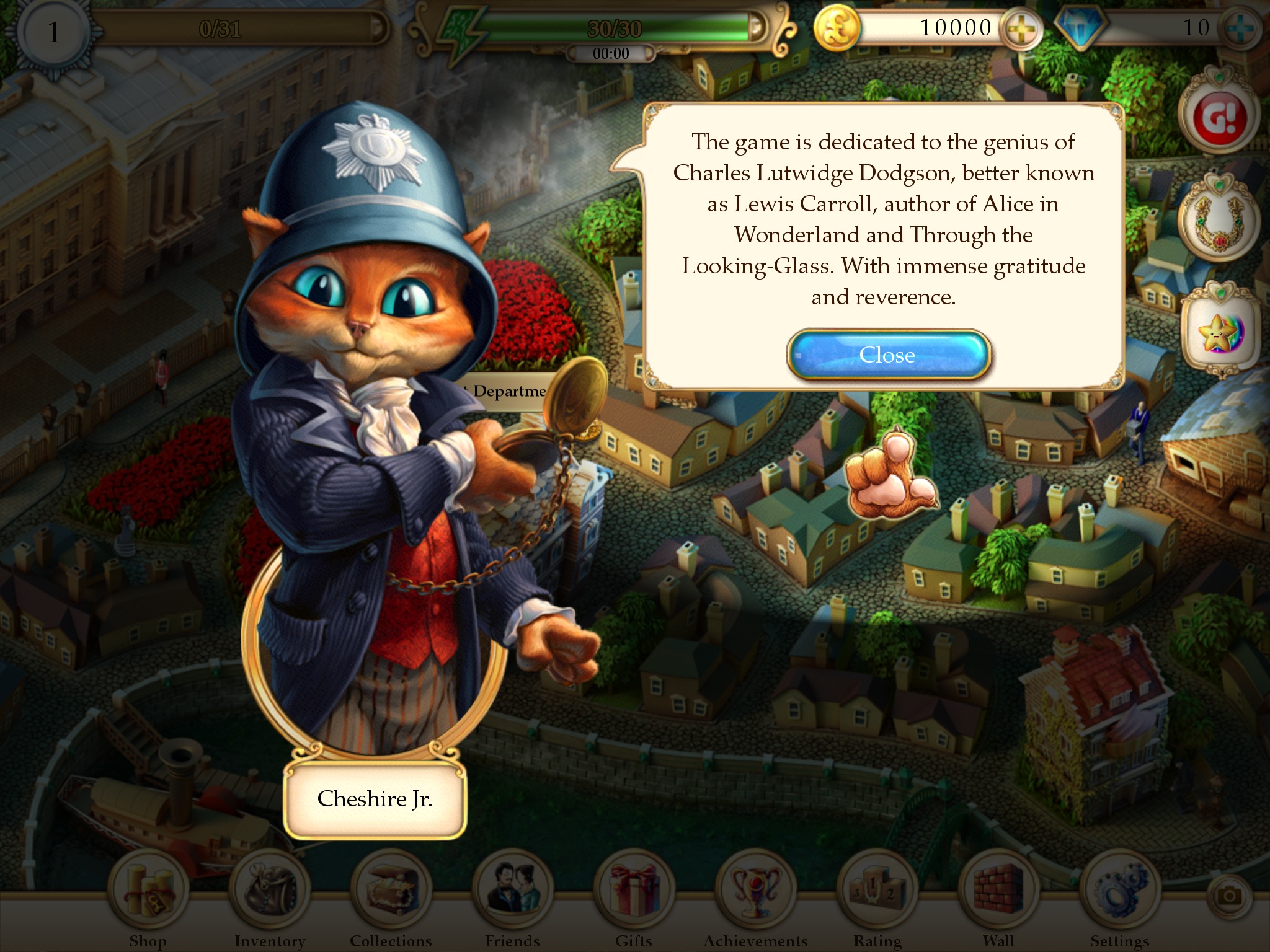Take a screenshot with the camera icon

click(1228, 896)
